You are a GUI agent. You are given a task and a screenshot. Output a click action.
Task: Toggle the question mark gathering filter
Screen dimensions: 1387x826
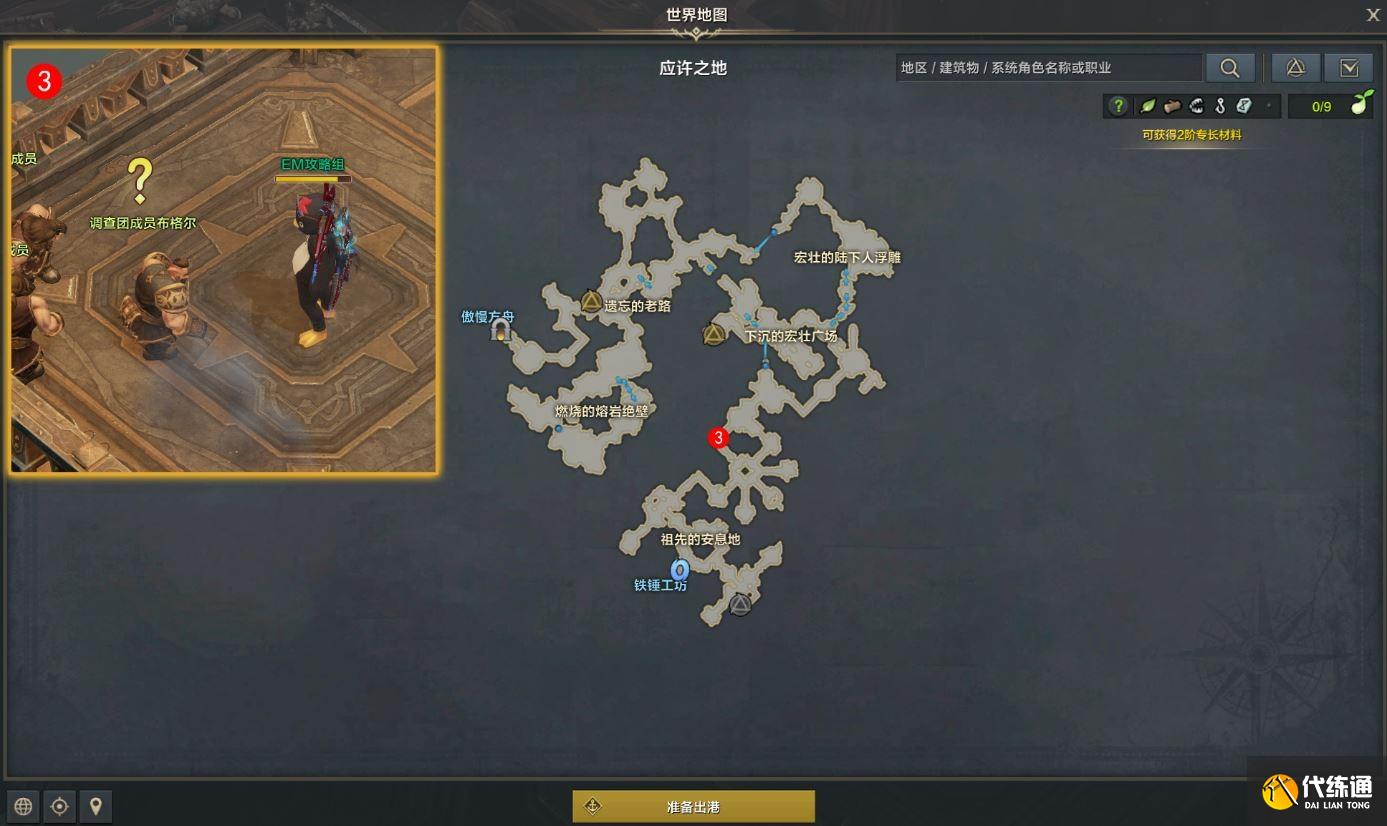tap(1119, 105)
